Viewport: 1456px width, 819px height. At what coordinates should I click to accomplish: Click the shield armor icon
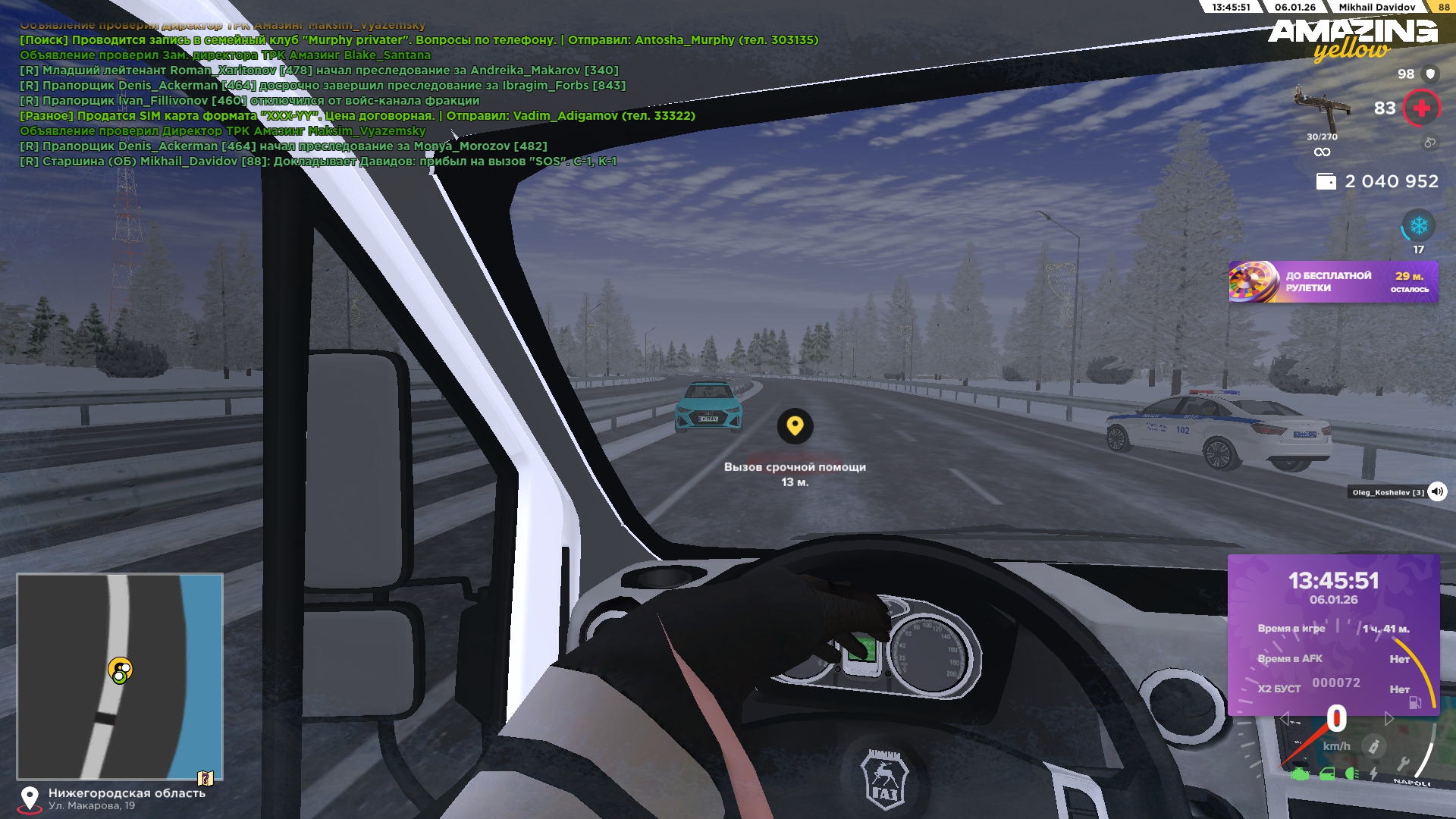[1430, 74]
